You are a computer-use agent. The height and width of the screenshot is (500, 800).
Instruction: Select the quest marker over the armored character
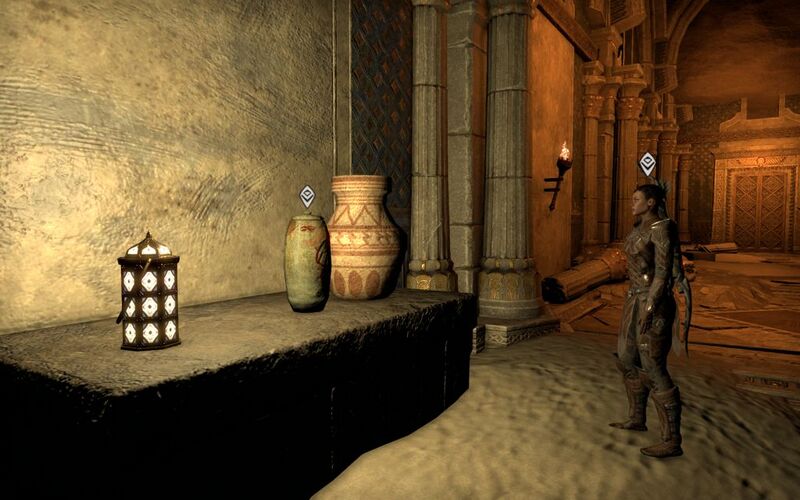point(647,163)
